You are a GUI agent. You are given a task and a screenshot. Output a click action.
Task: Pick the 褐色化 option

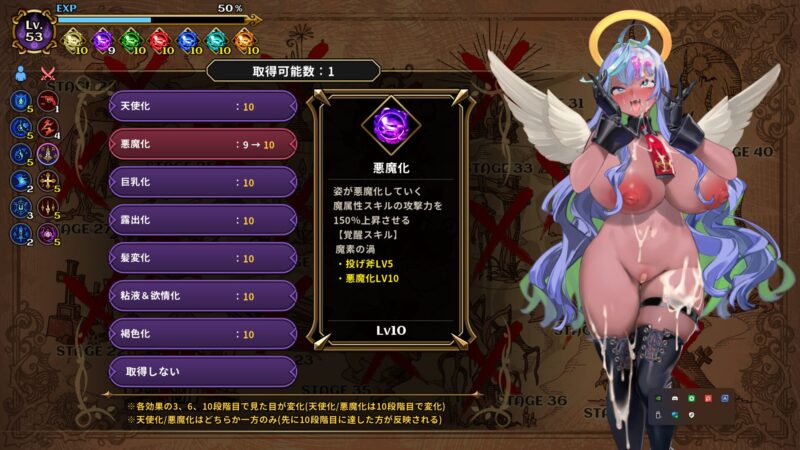pos(202,334)
